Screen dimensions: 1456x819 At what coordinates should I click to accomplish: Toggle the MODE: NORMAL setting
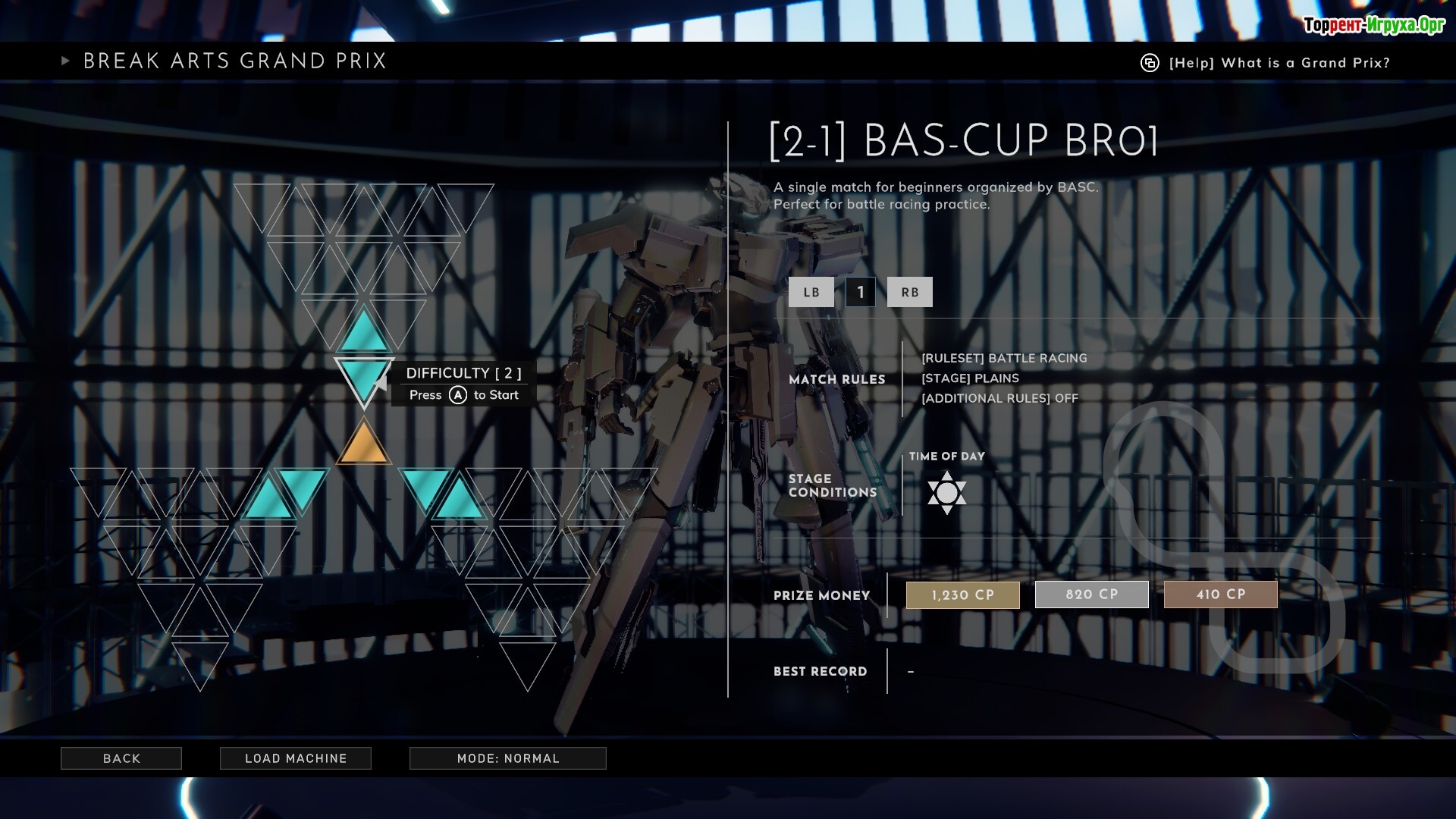point(508,758)
